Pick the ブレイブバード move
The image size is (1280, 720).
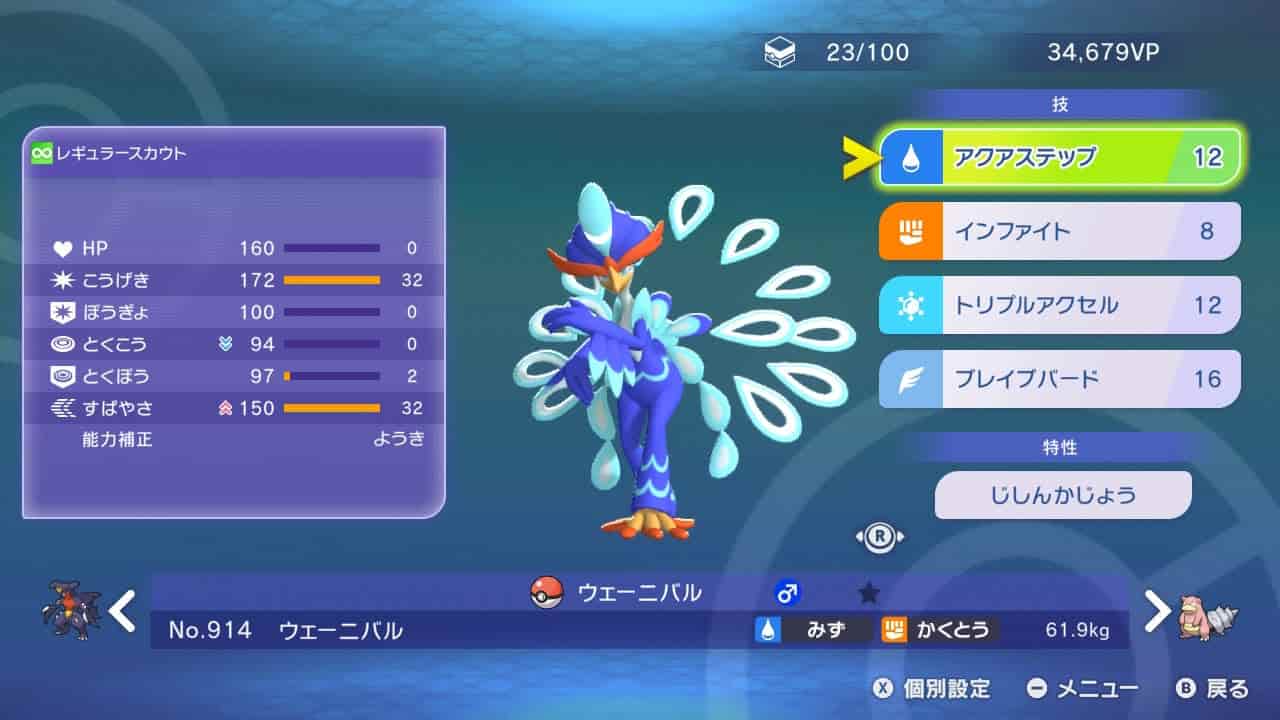click(1059, 379)
